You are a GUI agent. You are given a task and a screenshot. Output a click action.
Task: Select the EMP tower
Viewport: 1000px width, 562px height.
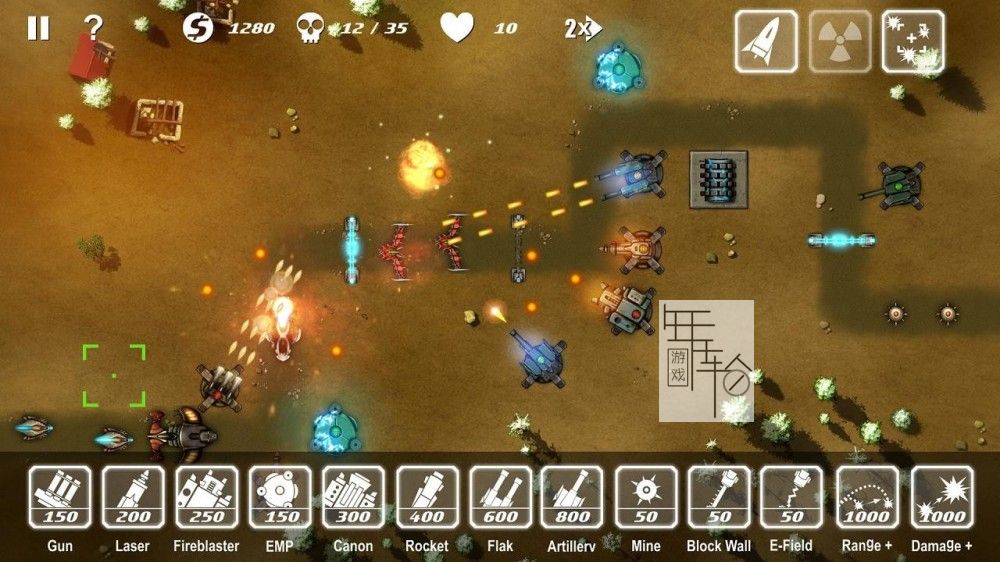click(x=280, y=497)
